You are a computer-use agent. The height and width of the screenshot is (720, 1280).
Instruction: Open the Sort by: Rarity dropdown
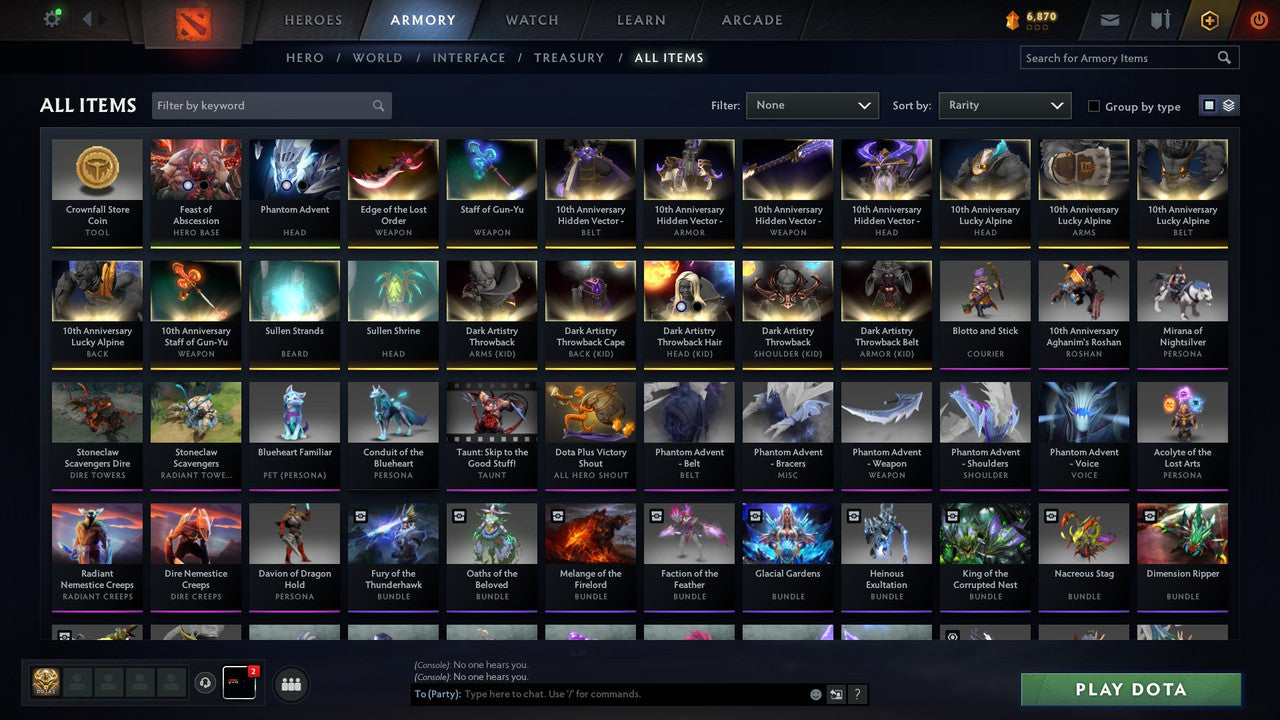click(x=1004, y=105)
